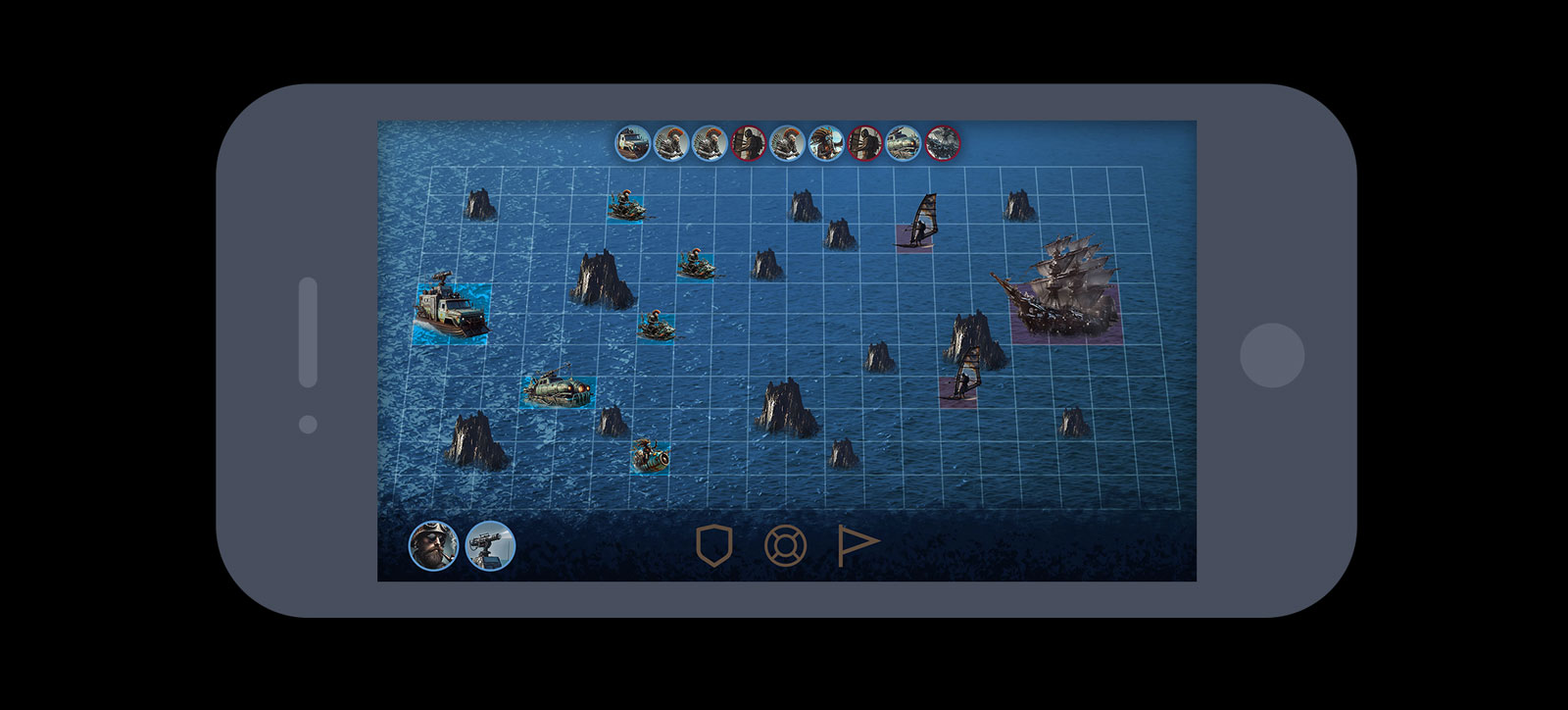Activate the mounted gun turret ability

coord(490,545)
